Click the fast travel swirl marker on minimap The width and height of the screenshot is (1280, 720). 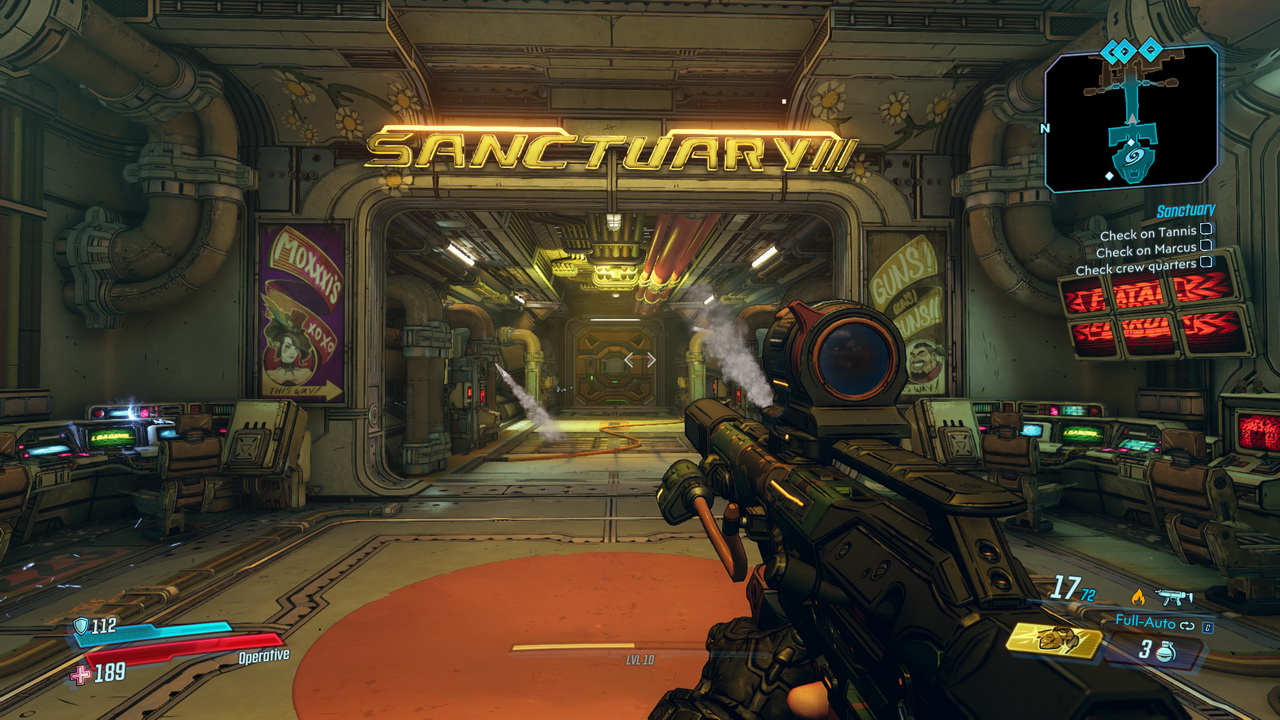1133,158
